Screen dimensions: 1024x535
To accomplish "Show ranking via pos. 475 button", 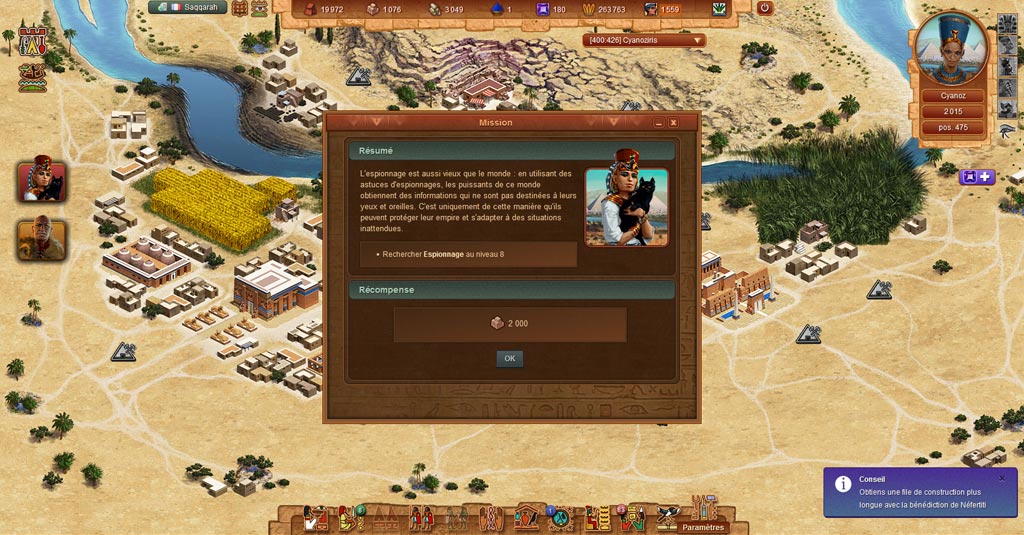I will click(953, 127).
